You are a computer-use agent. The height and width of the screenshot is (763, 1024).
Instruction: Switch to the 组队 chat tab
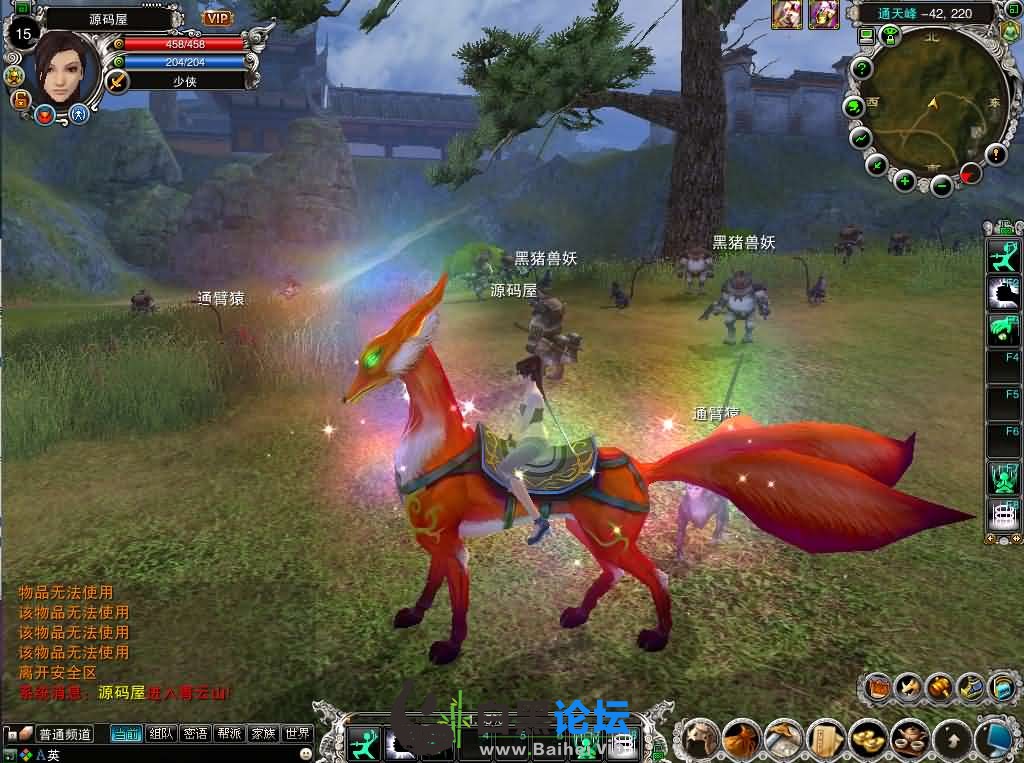tap(161, 734)
